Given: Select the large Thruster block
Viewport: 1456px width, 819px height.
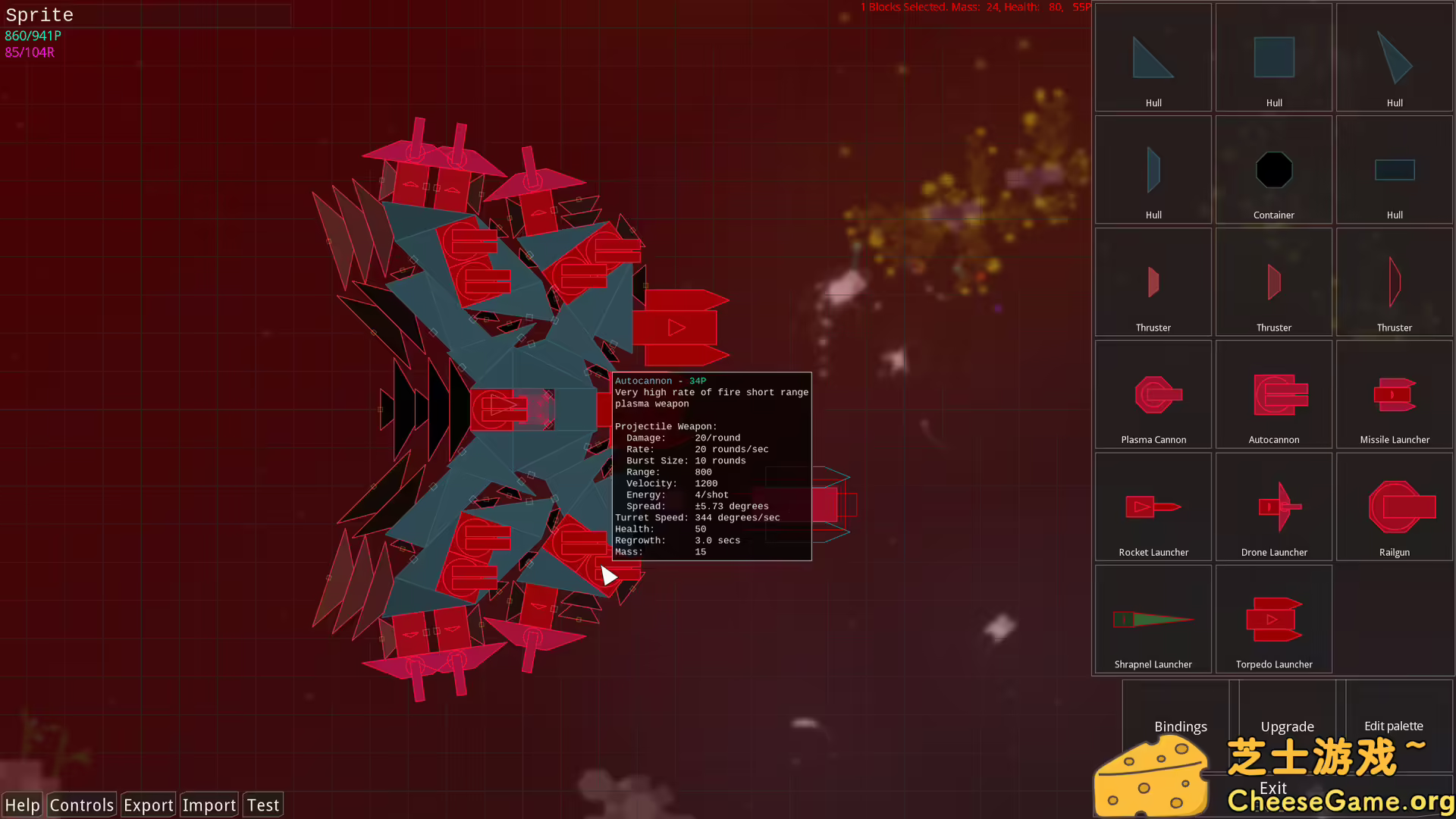Looking at the screenshot, I should pyautogui.click(x=1394, y=281).
